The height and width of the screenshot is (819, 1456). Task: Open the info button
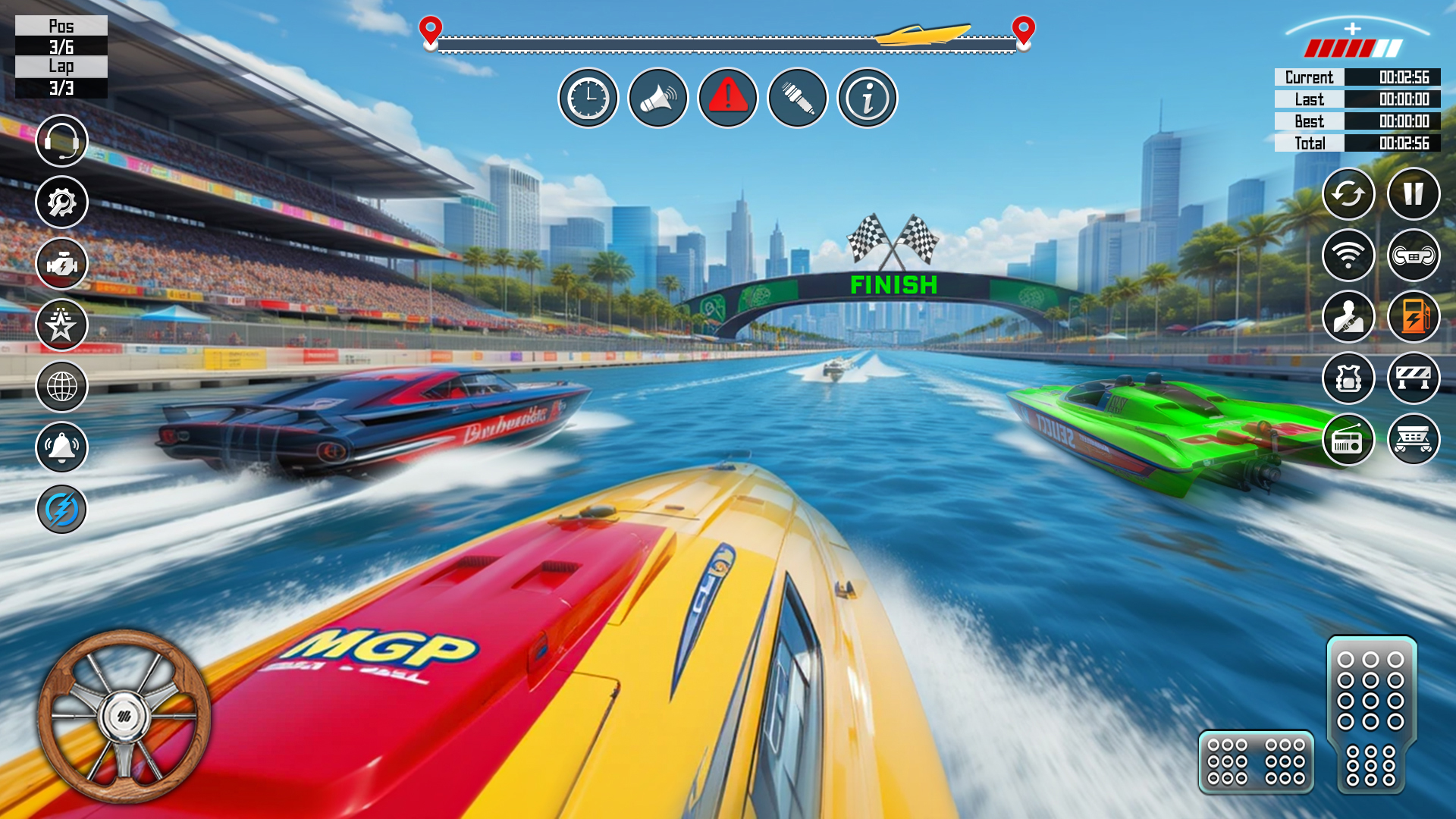pos(868,98)
